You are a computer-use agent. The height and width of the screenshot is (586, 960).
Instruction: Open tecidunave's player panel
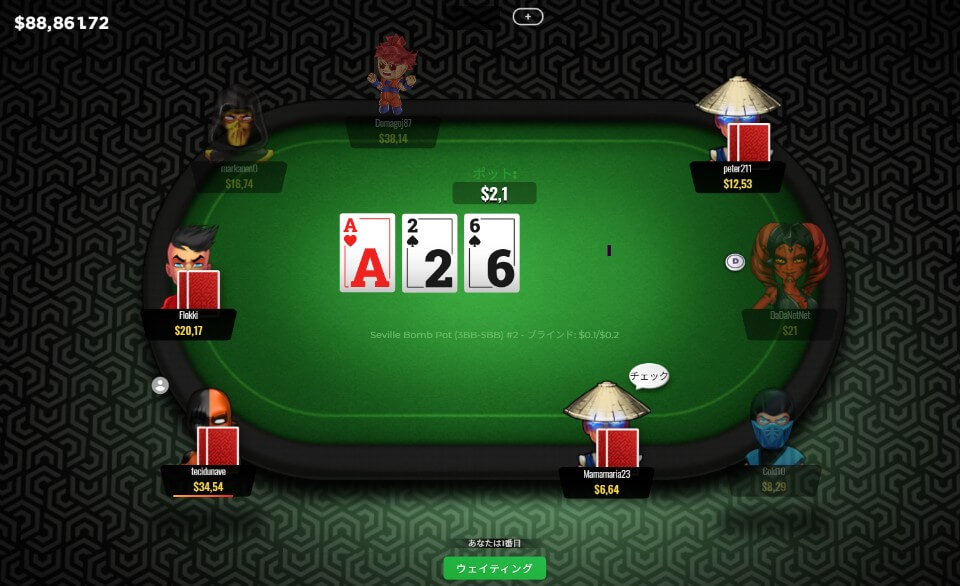209,479
